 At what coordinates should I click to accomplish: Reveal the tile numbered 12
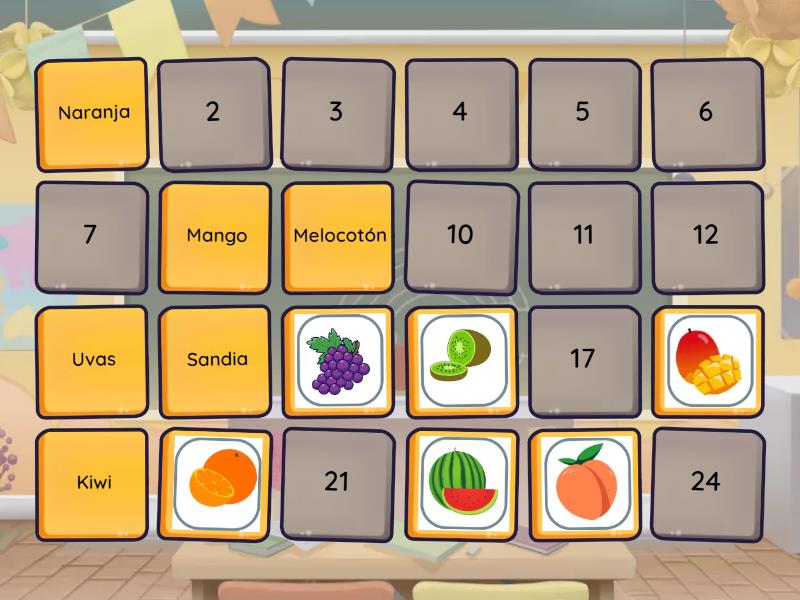click(706, 236)
